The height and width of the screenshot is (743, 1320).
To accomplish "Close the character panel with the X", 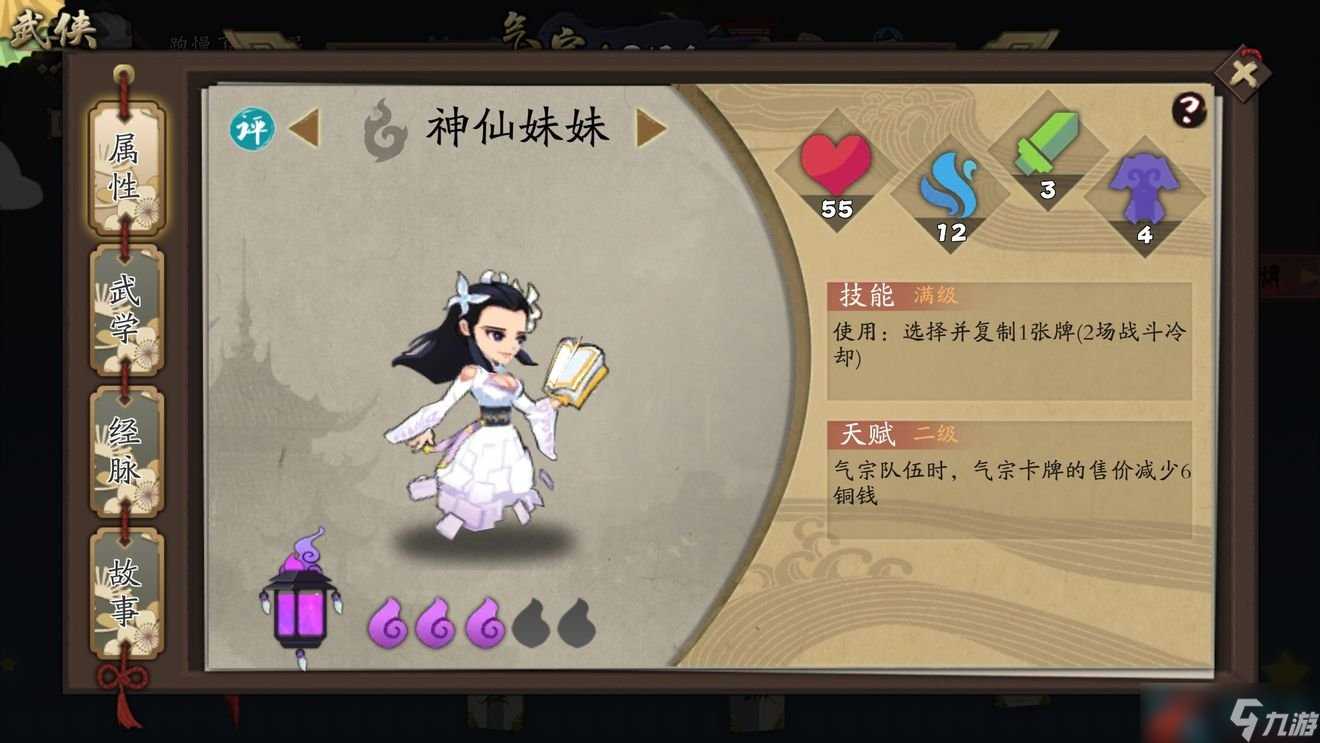I will tap(1242, 73).
